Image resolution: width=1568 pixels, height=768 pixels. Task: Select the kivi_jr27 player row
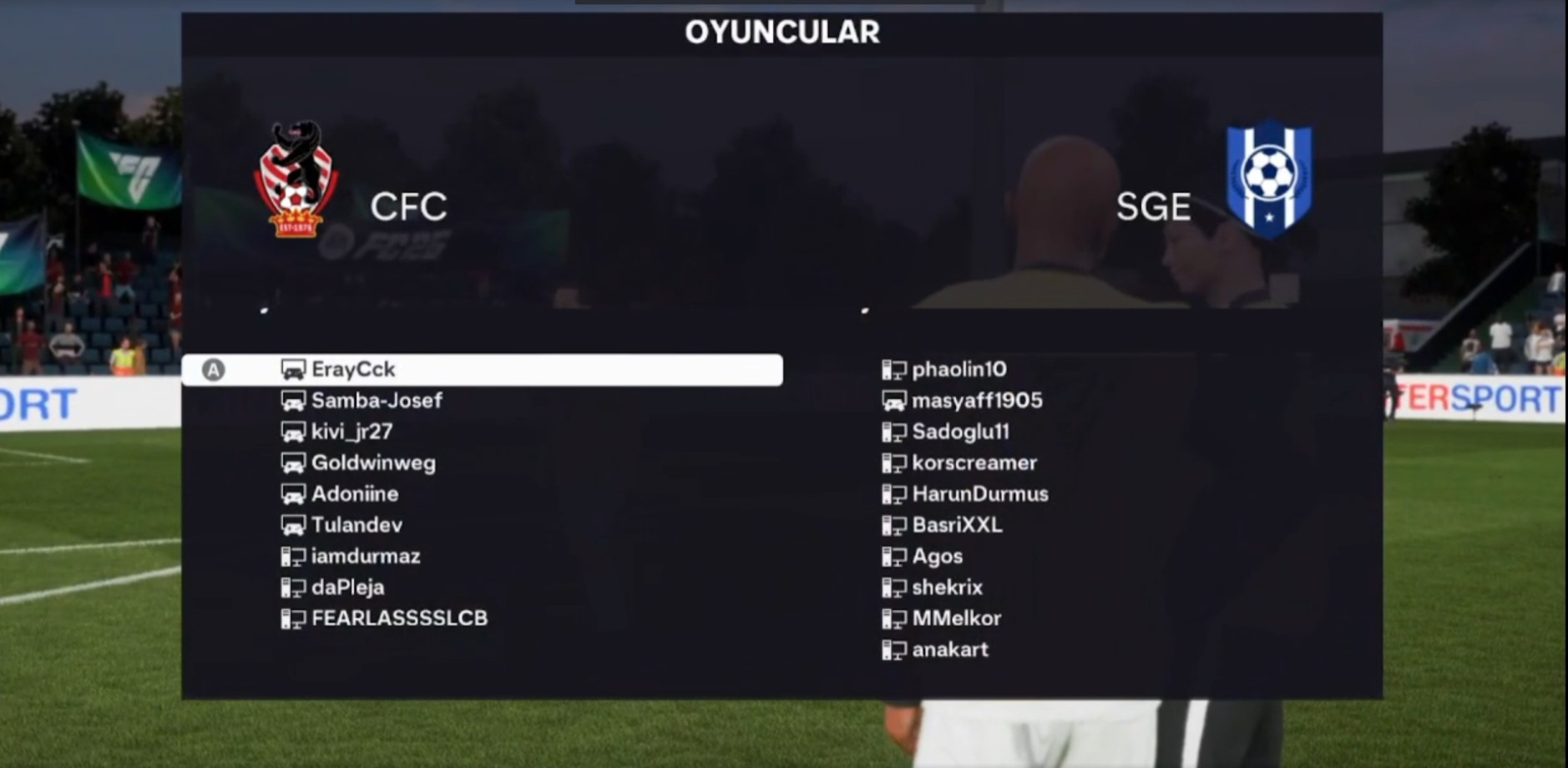click(352, 432)
